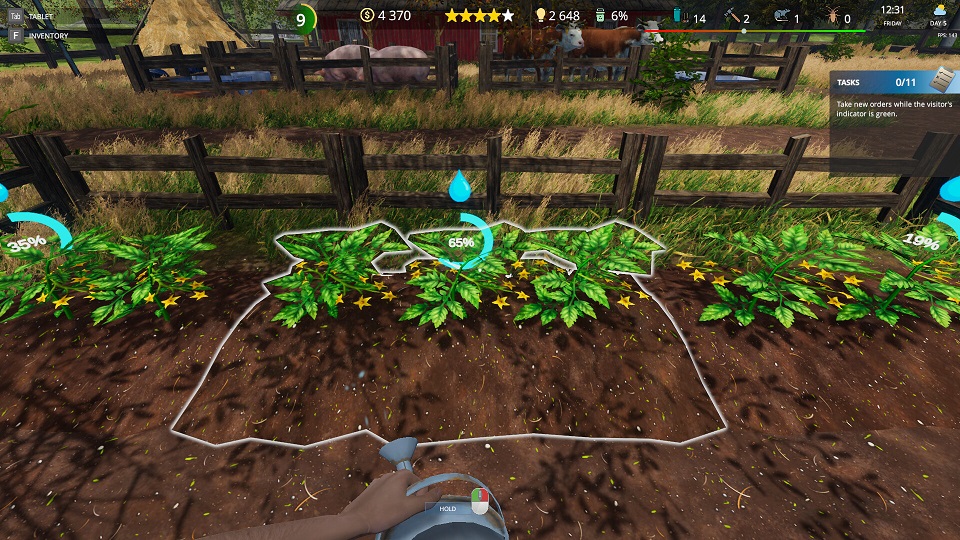The width and height of the screenshot is (960, 540).
Task: Click the trash bin percentage icon
Action: (x=600, y=16)
